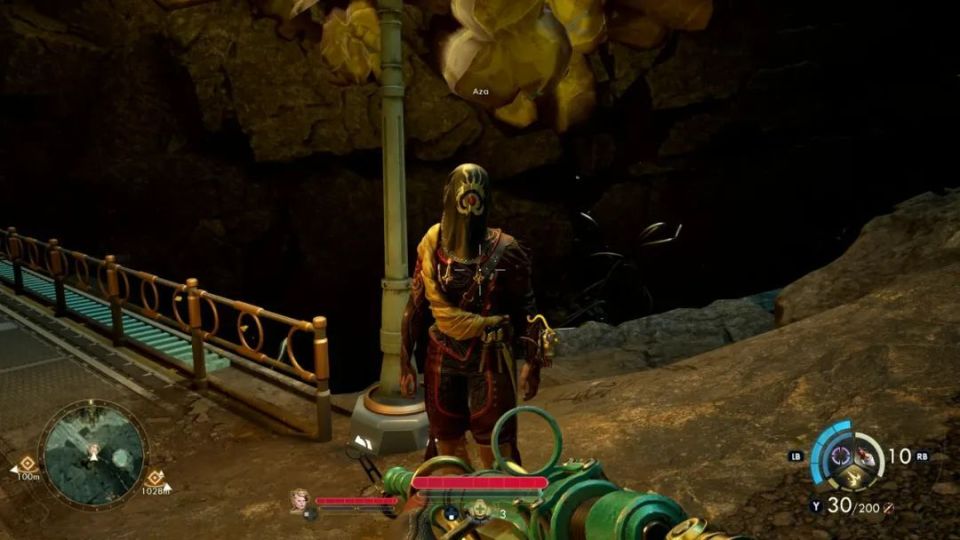960x540 pixels.
Task: Select the objective marker showing 1028m
Action: (155, 478)
